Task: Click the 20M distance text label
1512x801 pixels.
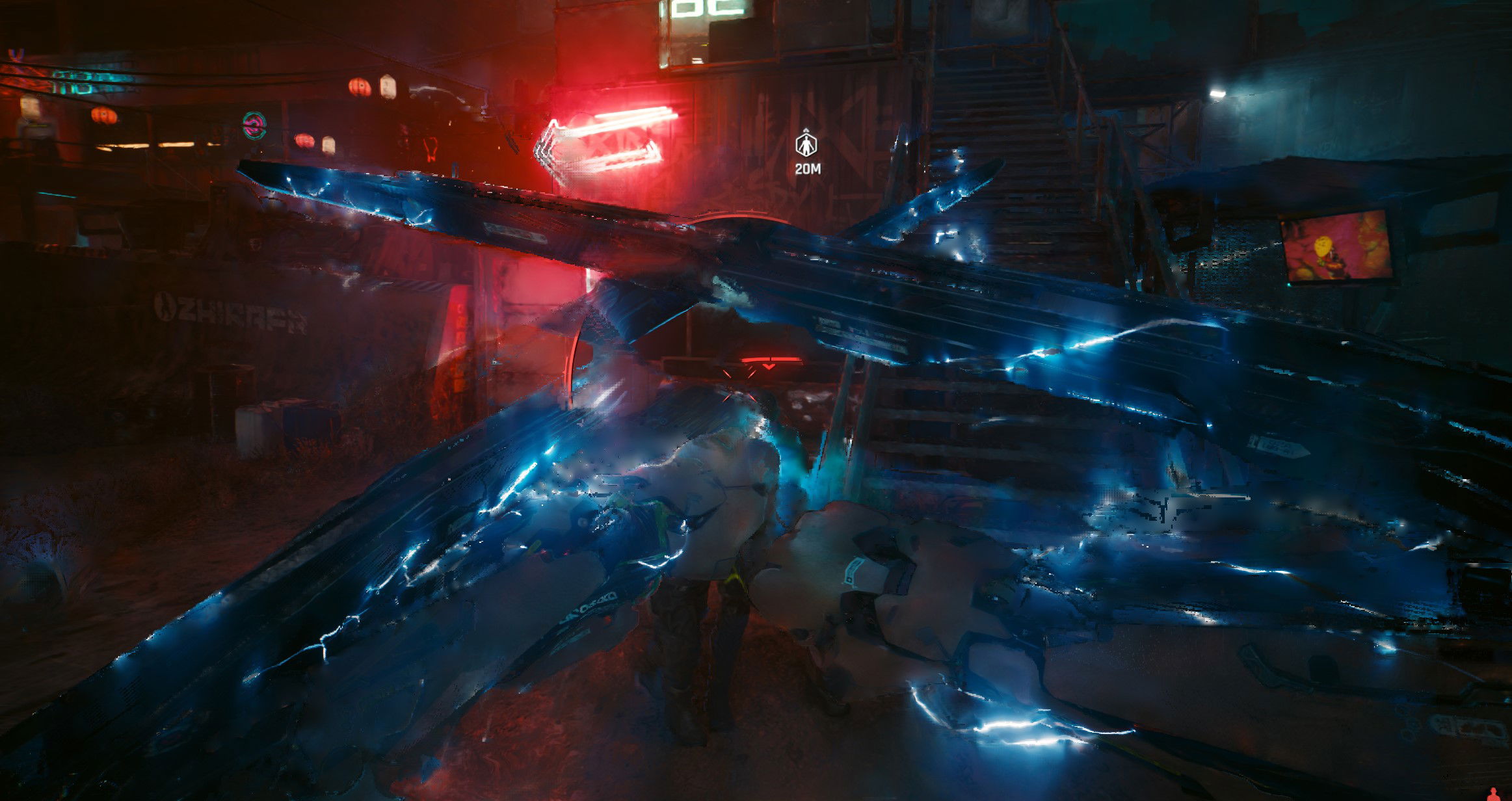Action: [x=806, y=168]
